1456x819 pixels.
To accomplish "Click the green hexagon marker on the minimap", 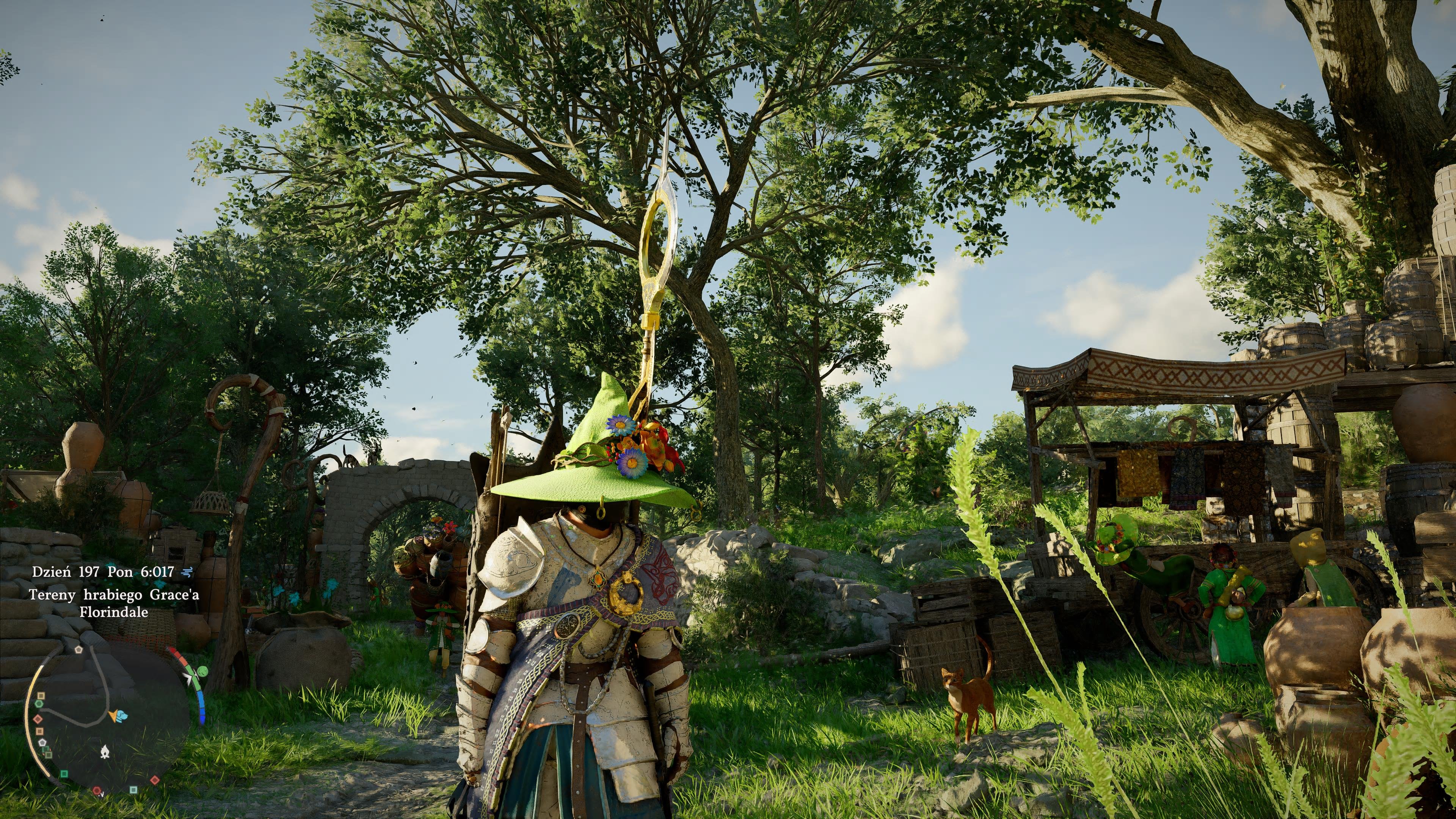I will (x=39, y=704).
